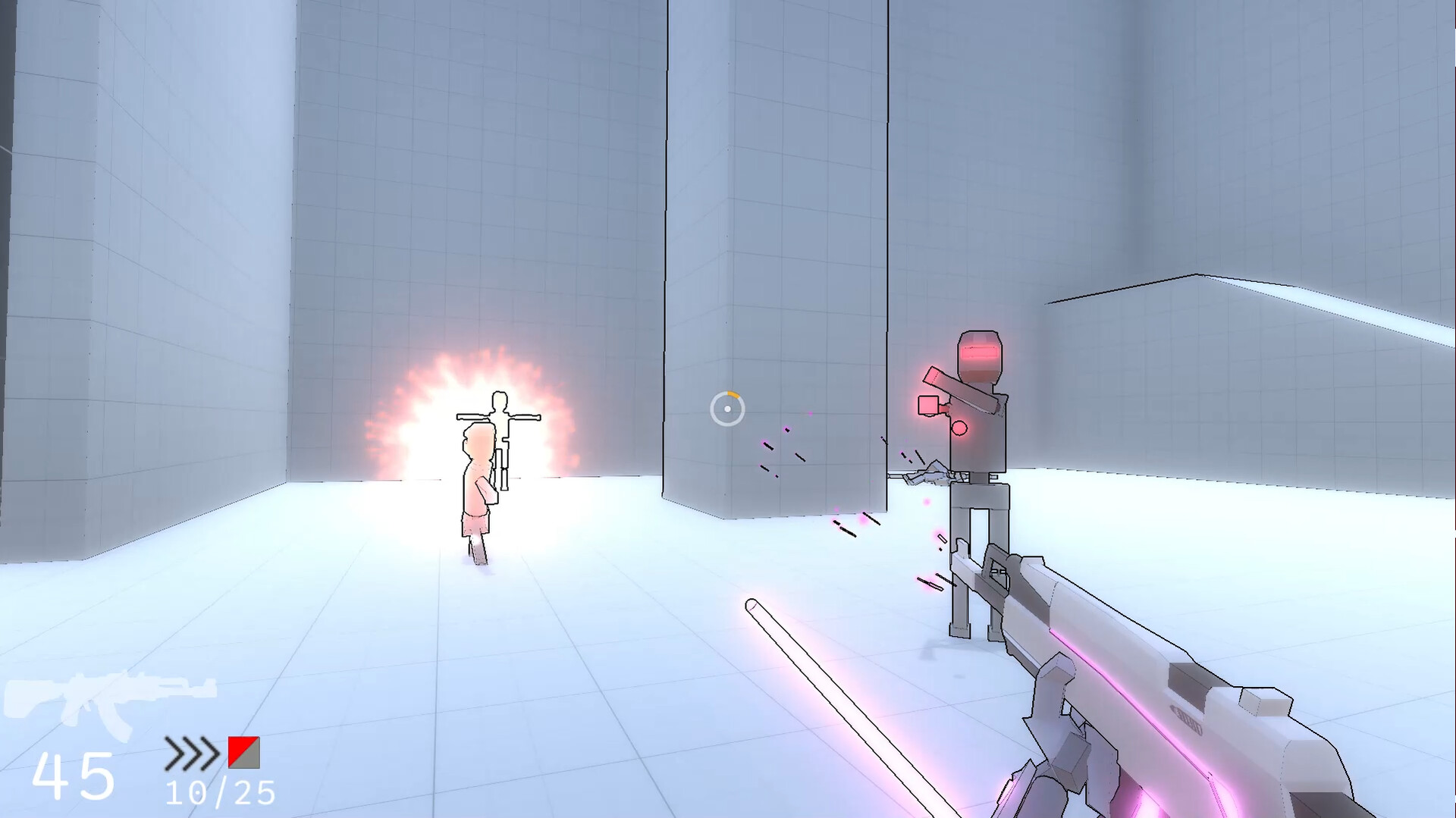The image size is (1456, 818).
Task: Click the orange segment on the crosshair ring
Action: [x=734, y=395]
